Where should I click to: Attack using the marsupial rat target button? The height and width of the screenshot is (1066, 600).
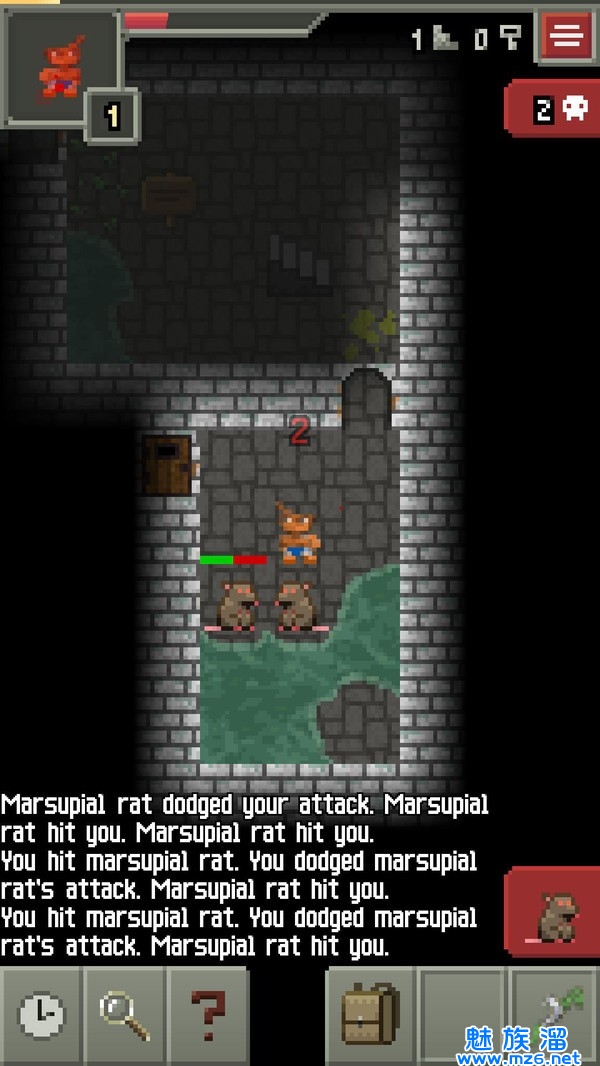coord(554,914)
